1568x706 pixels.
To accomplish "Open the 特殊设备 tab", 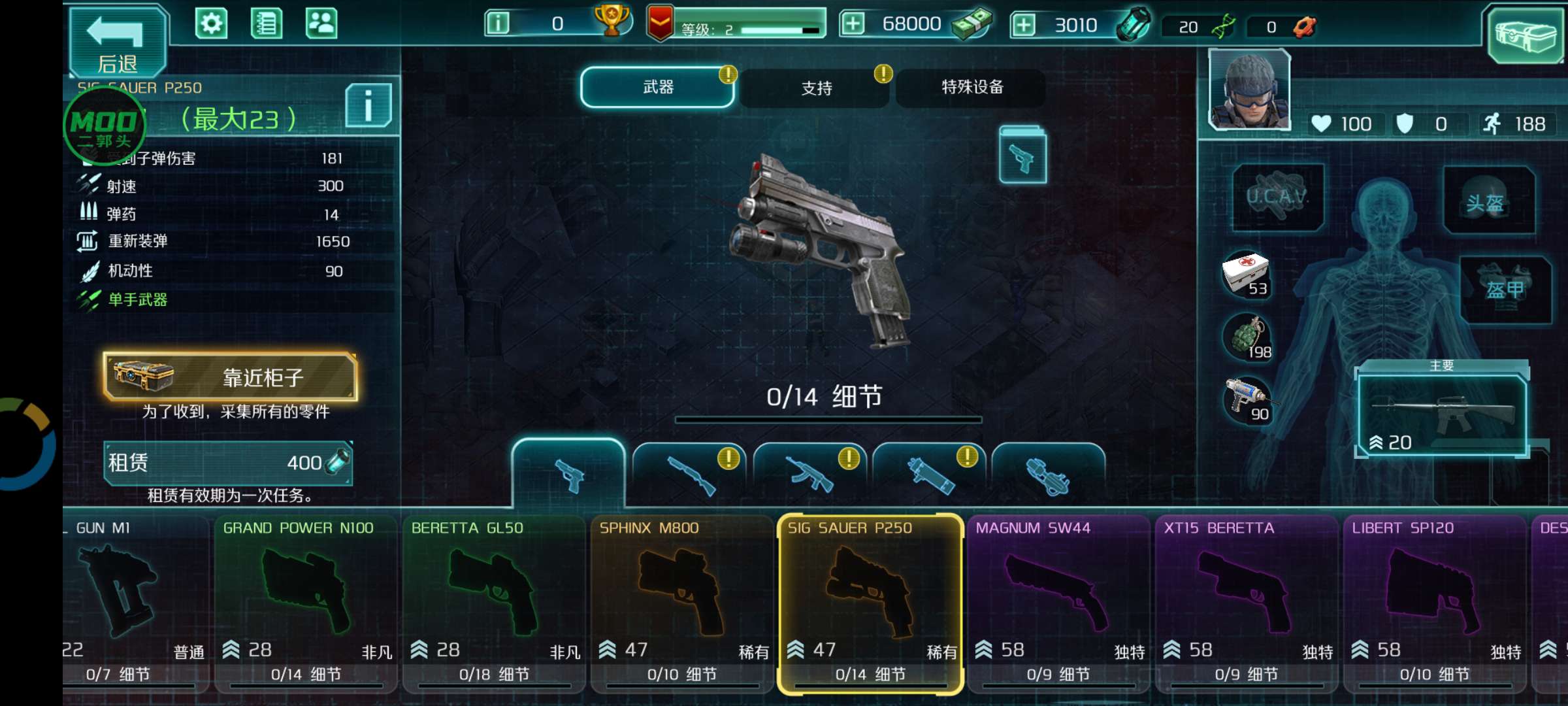I will coord(972,88).
